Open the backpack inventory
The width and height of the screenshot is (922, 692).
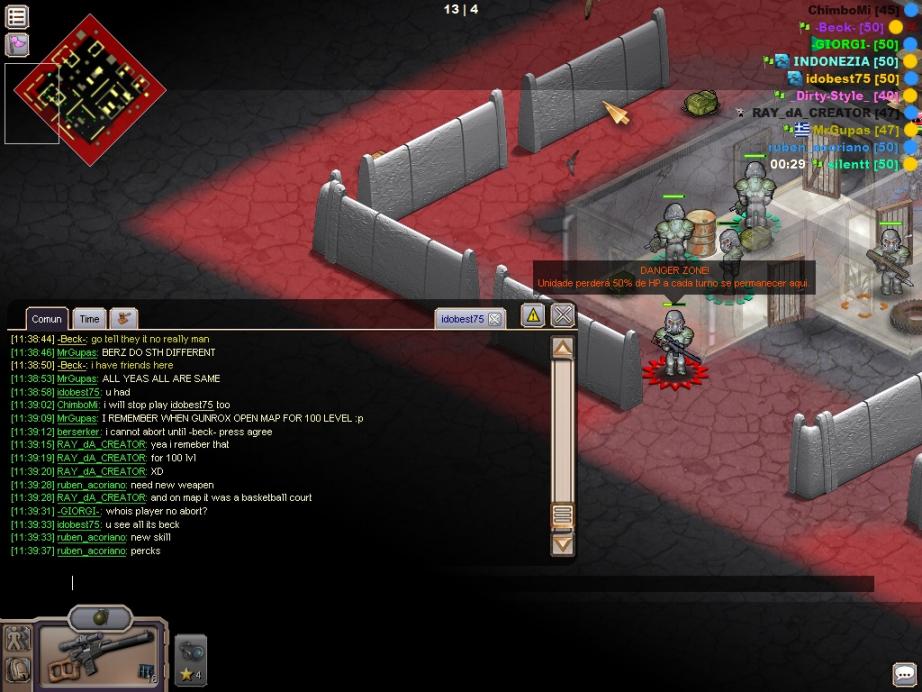point(17,669)
